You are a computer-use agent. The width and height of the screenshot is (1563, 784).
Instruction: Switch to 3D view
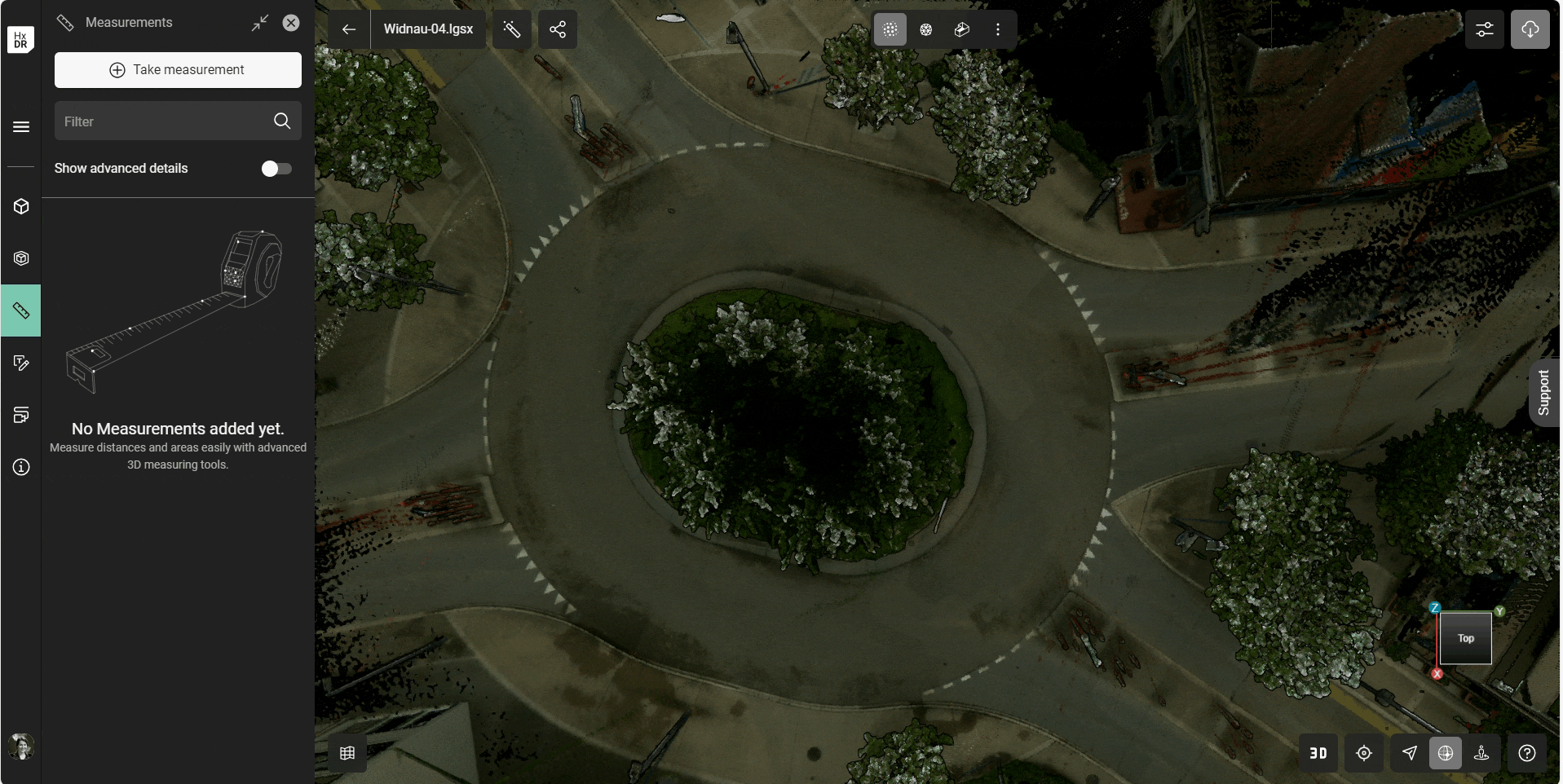1318,753
